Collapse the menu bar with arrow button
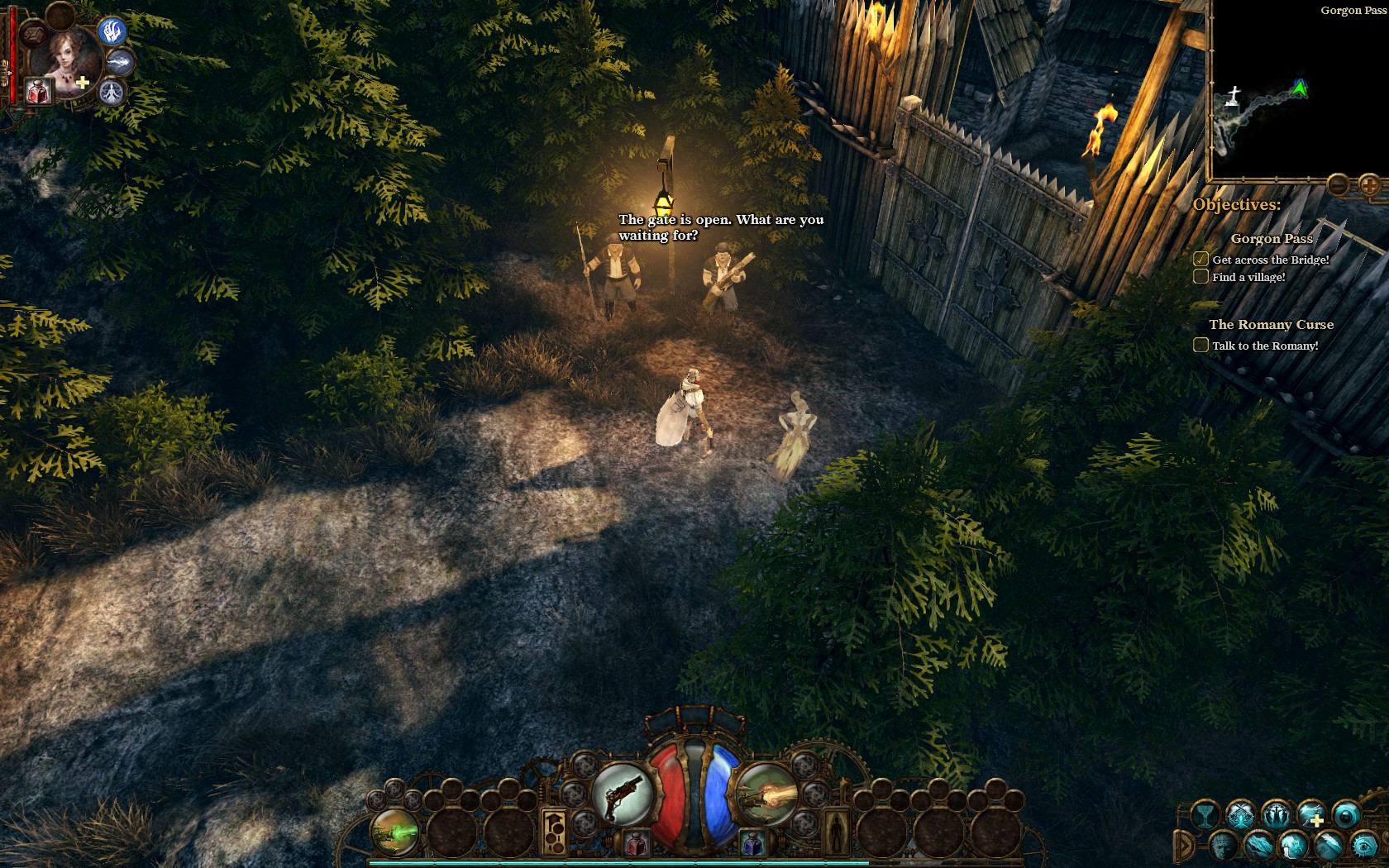Image resolution: width=1389 pixels, height=868 pixels. click(x=1184, y=846)
